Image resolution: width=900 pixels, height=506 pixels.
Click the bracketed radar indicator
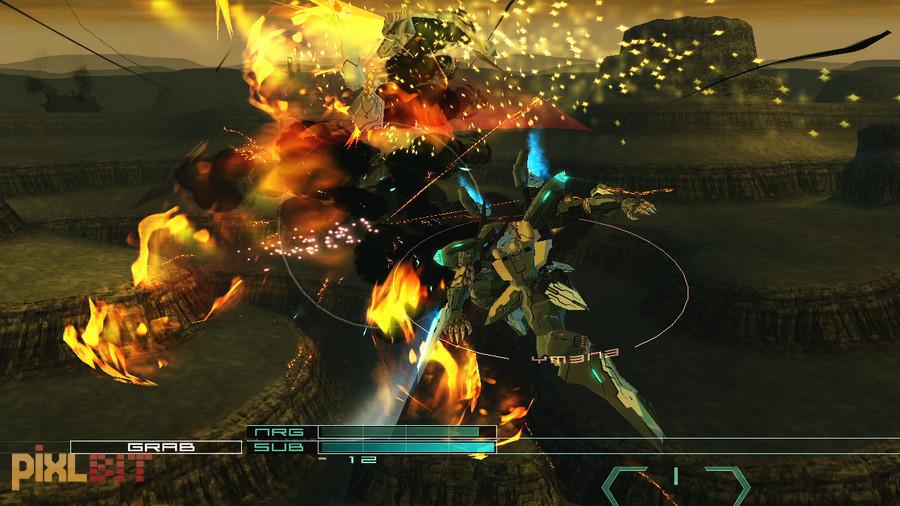click(675, 485)
